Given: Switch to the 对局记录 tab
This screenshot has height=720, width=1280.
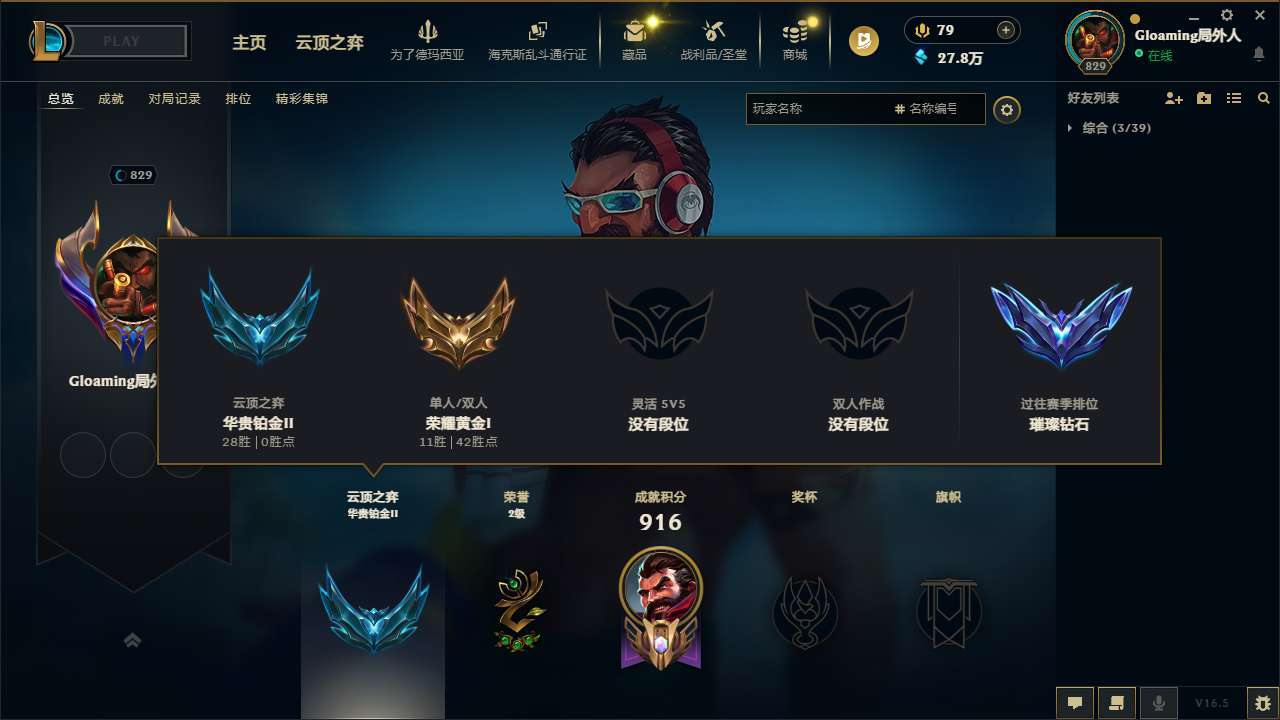Looking at the screenshot, I should tap(174, 99).
